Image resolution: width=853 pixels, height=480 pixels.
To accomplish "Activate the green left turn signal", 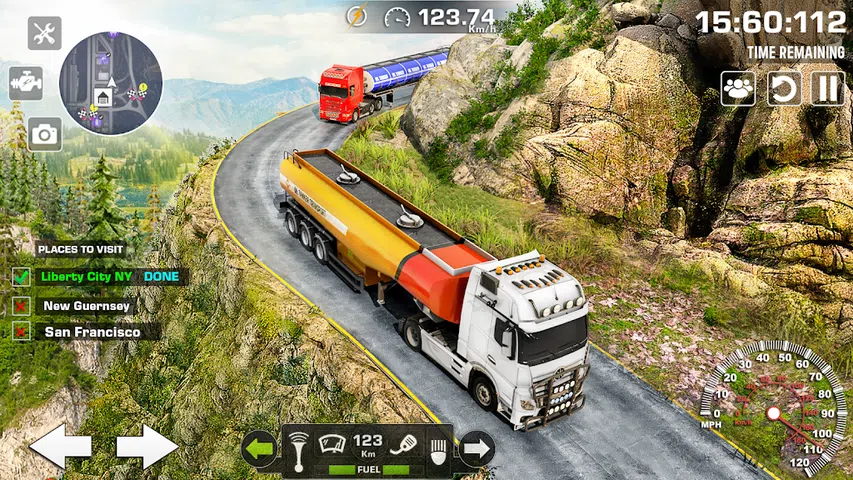I will 260,449.
